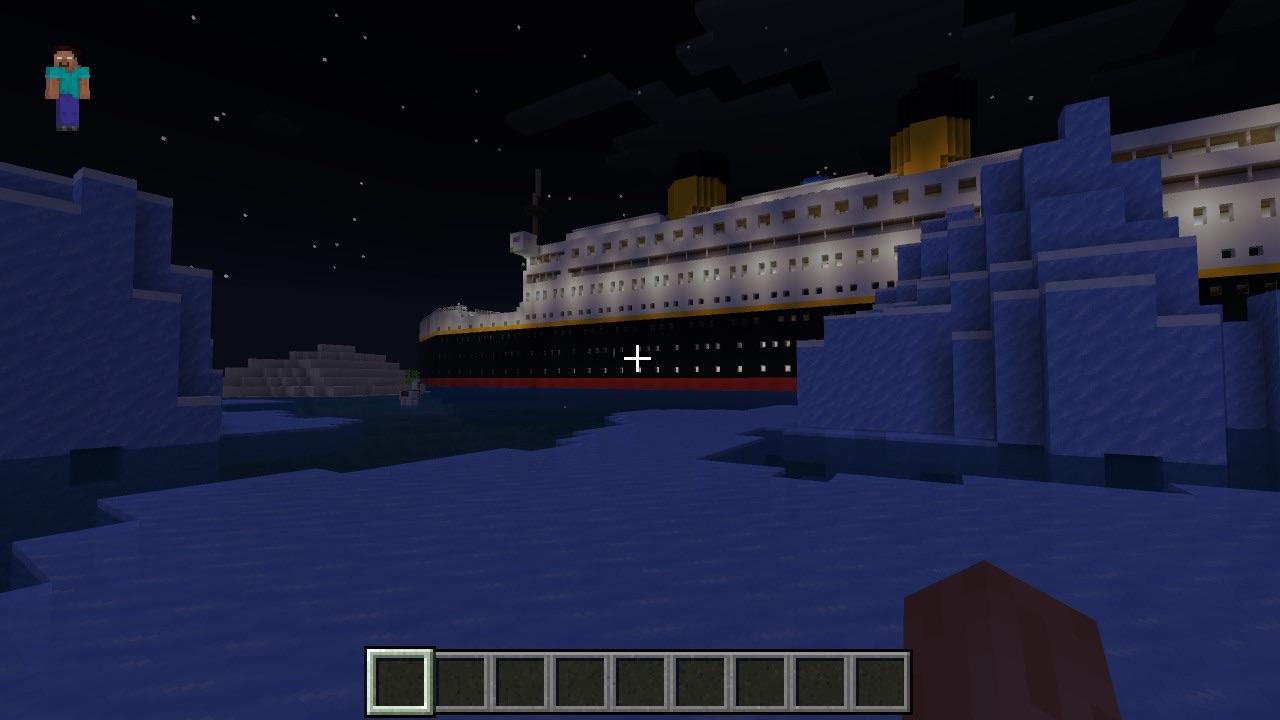Select the middle hotbar slot

click(x=638, y=680)
